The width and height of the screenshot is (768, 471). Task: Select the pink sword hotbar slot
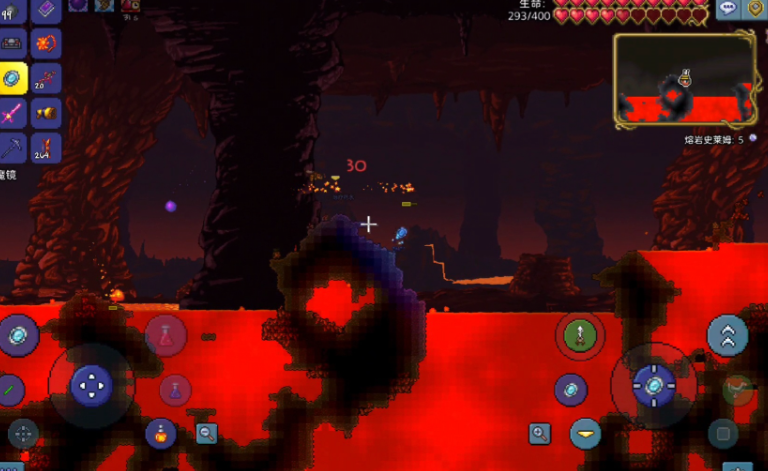pos(13,113)
